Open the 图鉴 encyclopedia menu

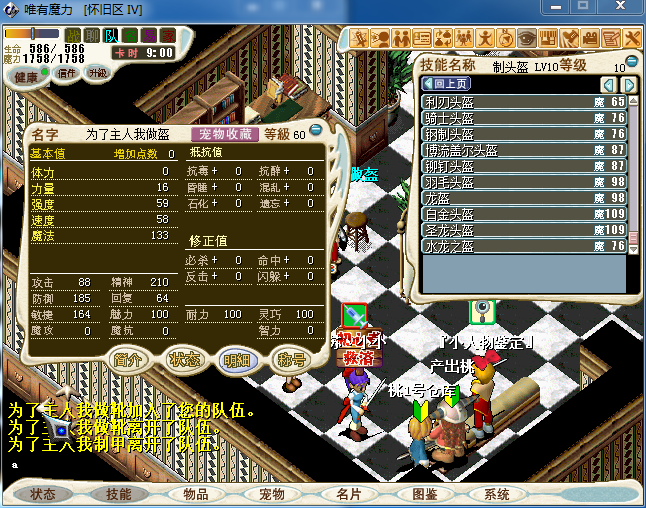(x=425, y=494)
